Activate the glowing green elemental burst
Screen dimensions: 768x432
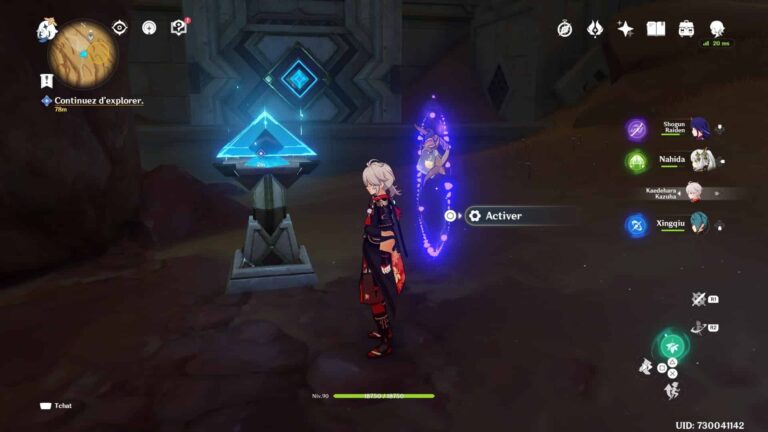pyautogui.click(x=671, y=347)
